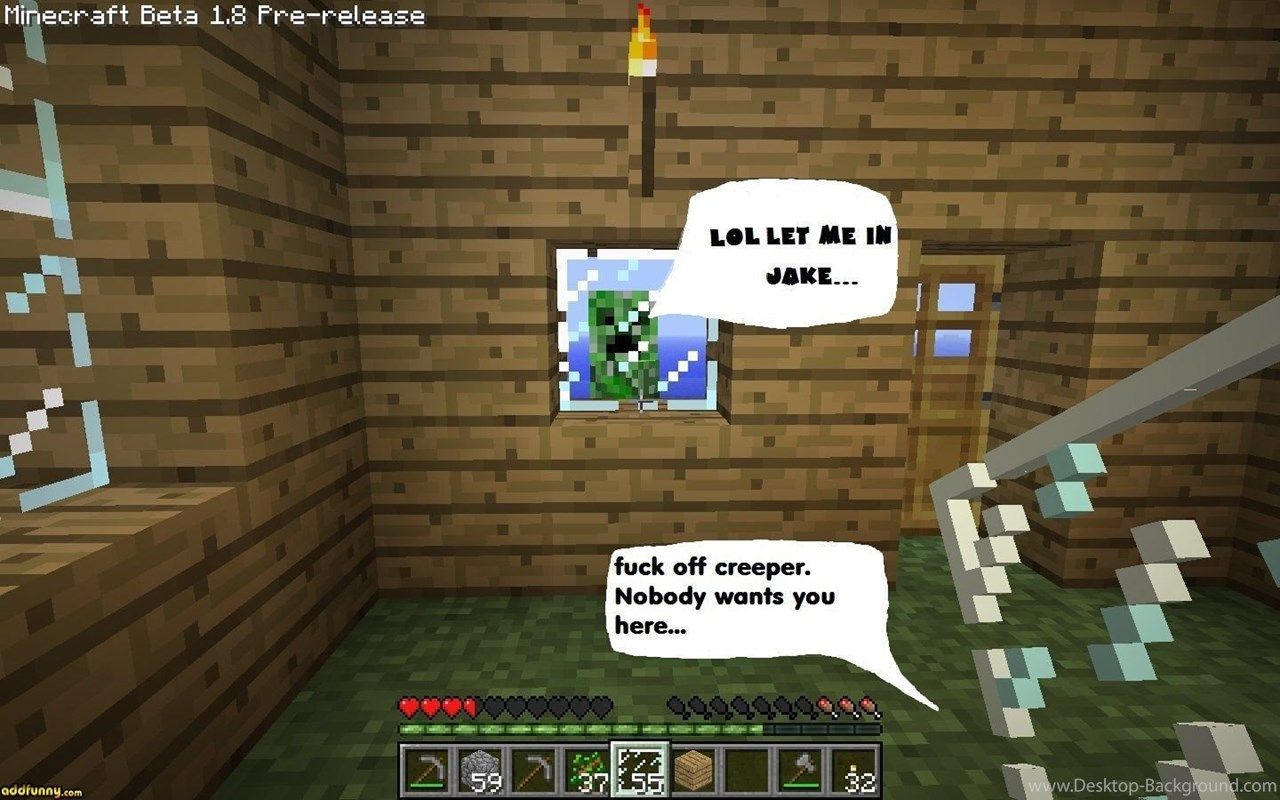Click the experience bar above the hotbar
Screen dimensions: 1280x800
[x=640, y=728]
